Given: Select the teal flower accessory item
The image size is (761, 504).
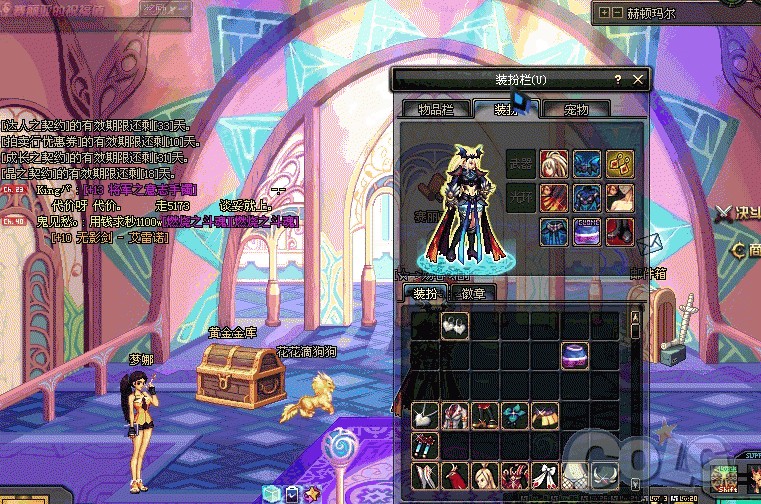Looking at the screenshot, I should click(x=515, y=415).
